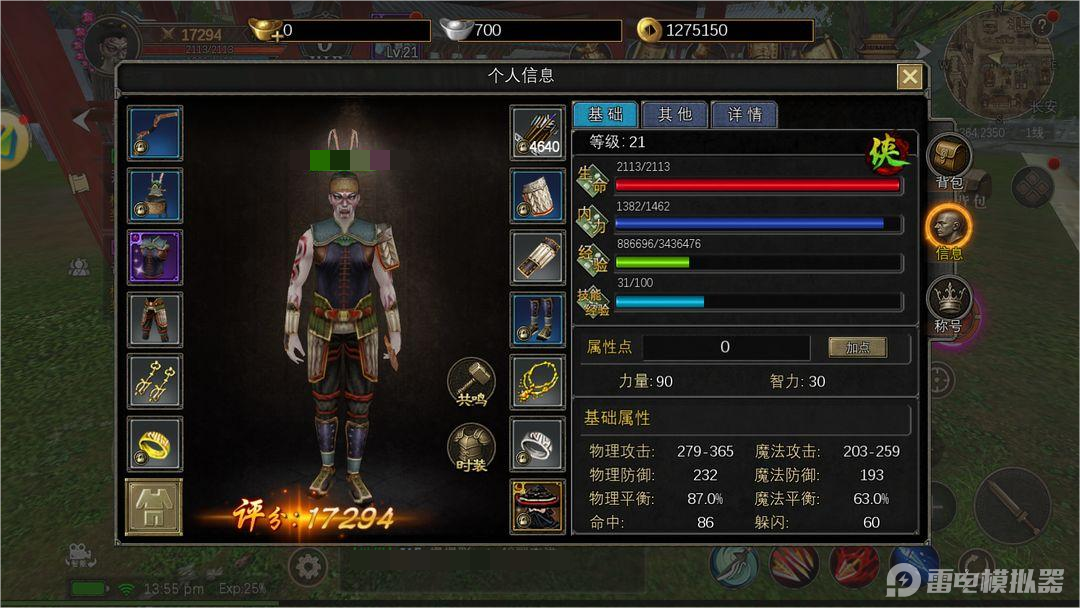
Task: Click the silver ring slot
Action: pos(538,444)
